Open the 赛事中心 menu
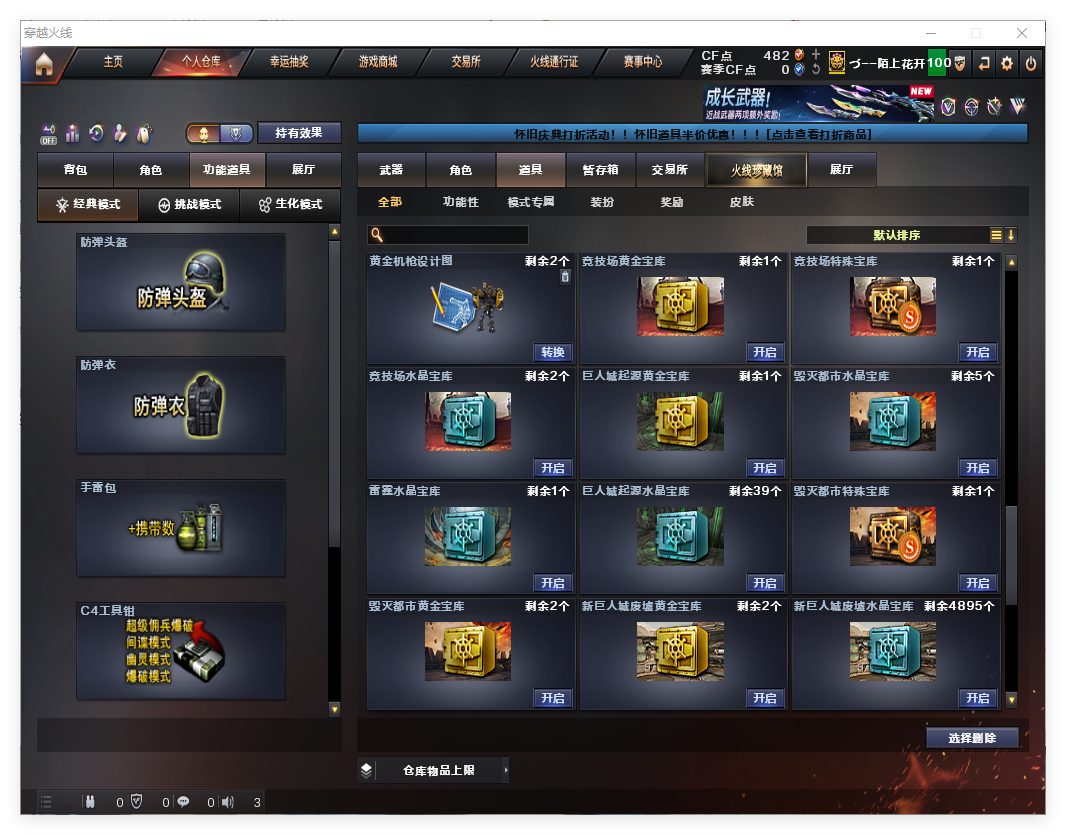The width and height of the screenshot is (1066, 835). 642,62
